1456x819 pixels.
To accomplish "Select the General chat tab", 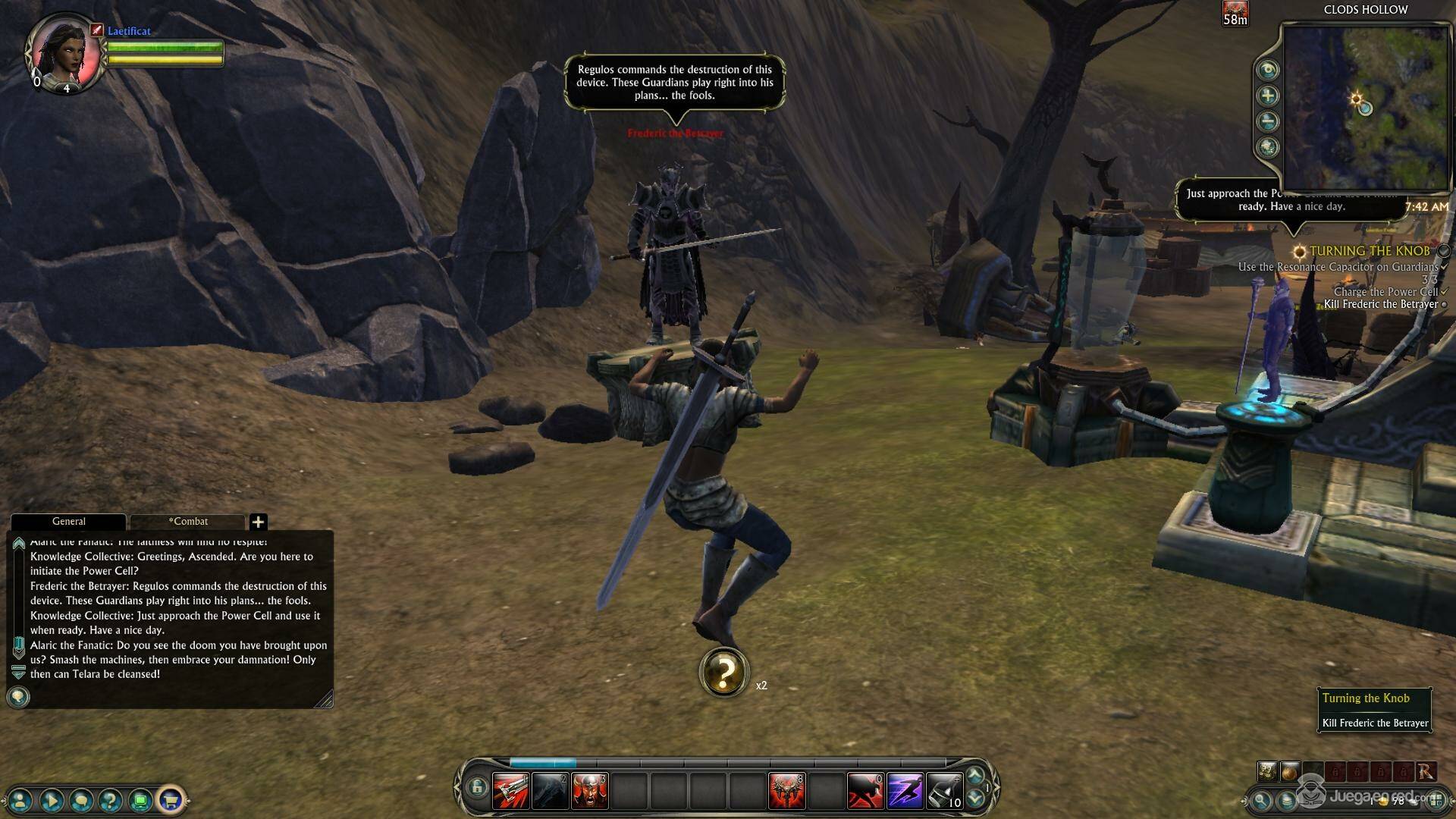I will pos(68,522).
